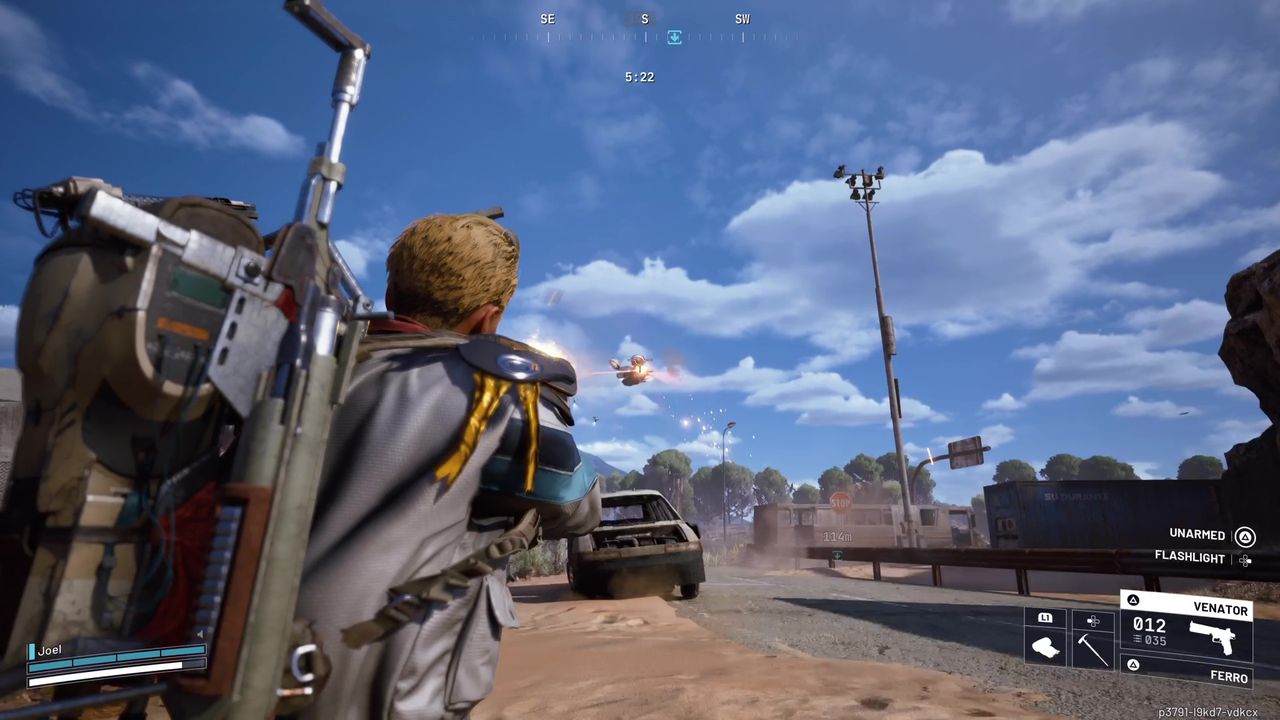1280x720 pixels.
Task: Toggle the FLASHLIGHT on
Action: (x=1191, y=558)
